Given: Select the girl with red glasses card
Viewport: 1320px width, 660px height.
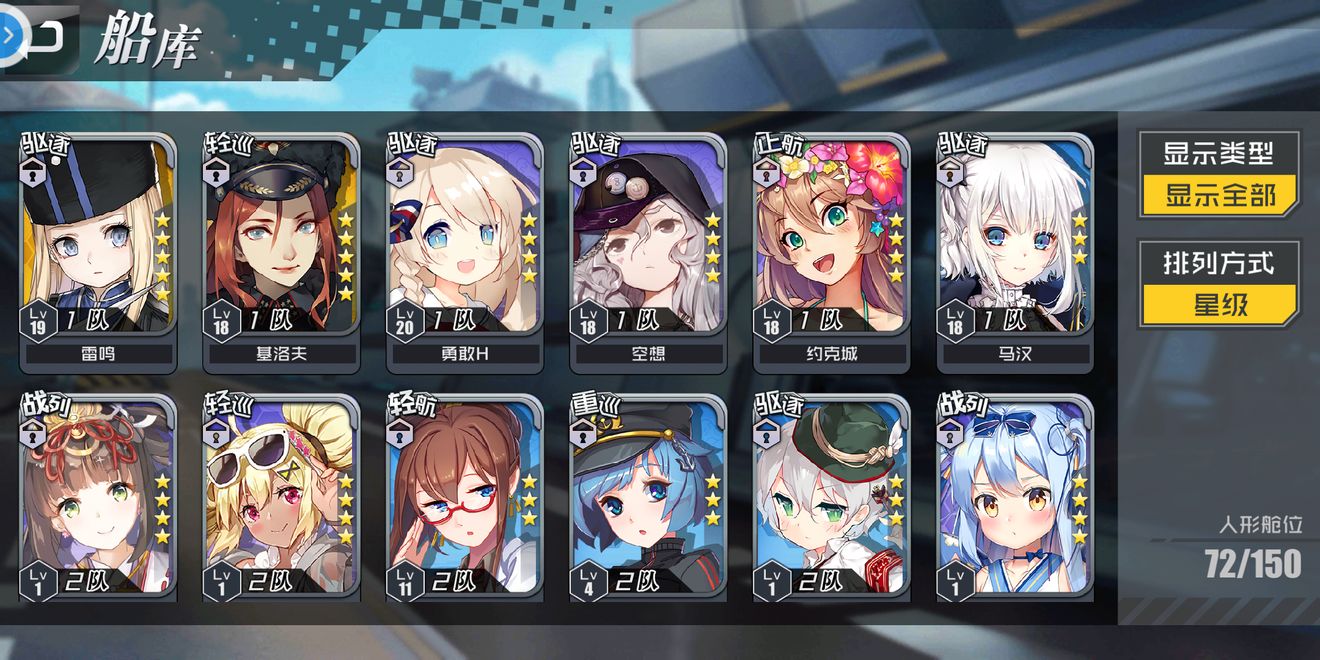Looking at the screenshot, I should [465, 500].
